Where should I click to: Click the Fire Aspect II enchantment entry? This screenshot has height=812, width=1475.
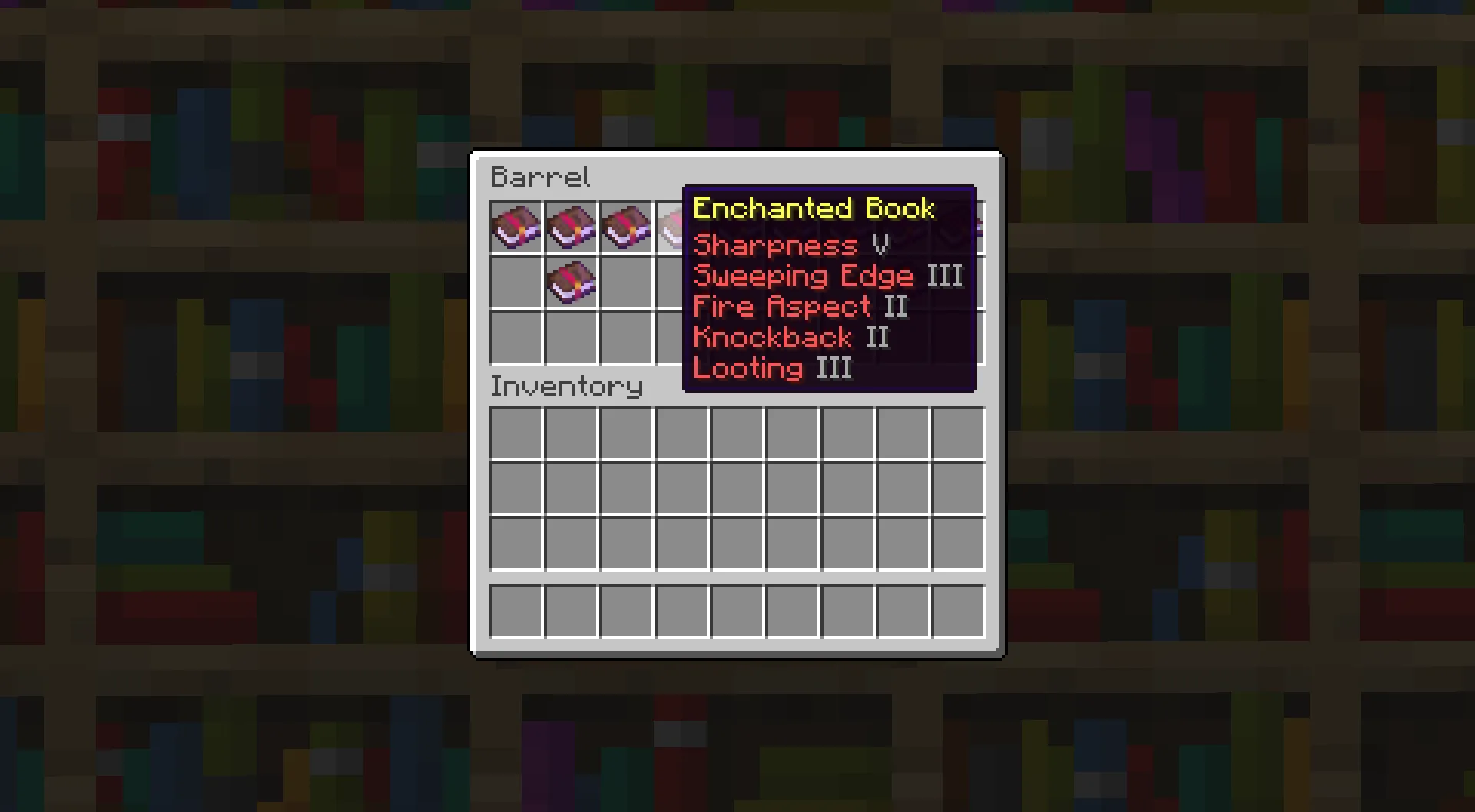click(799, 306)
